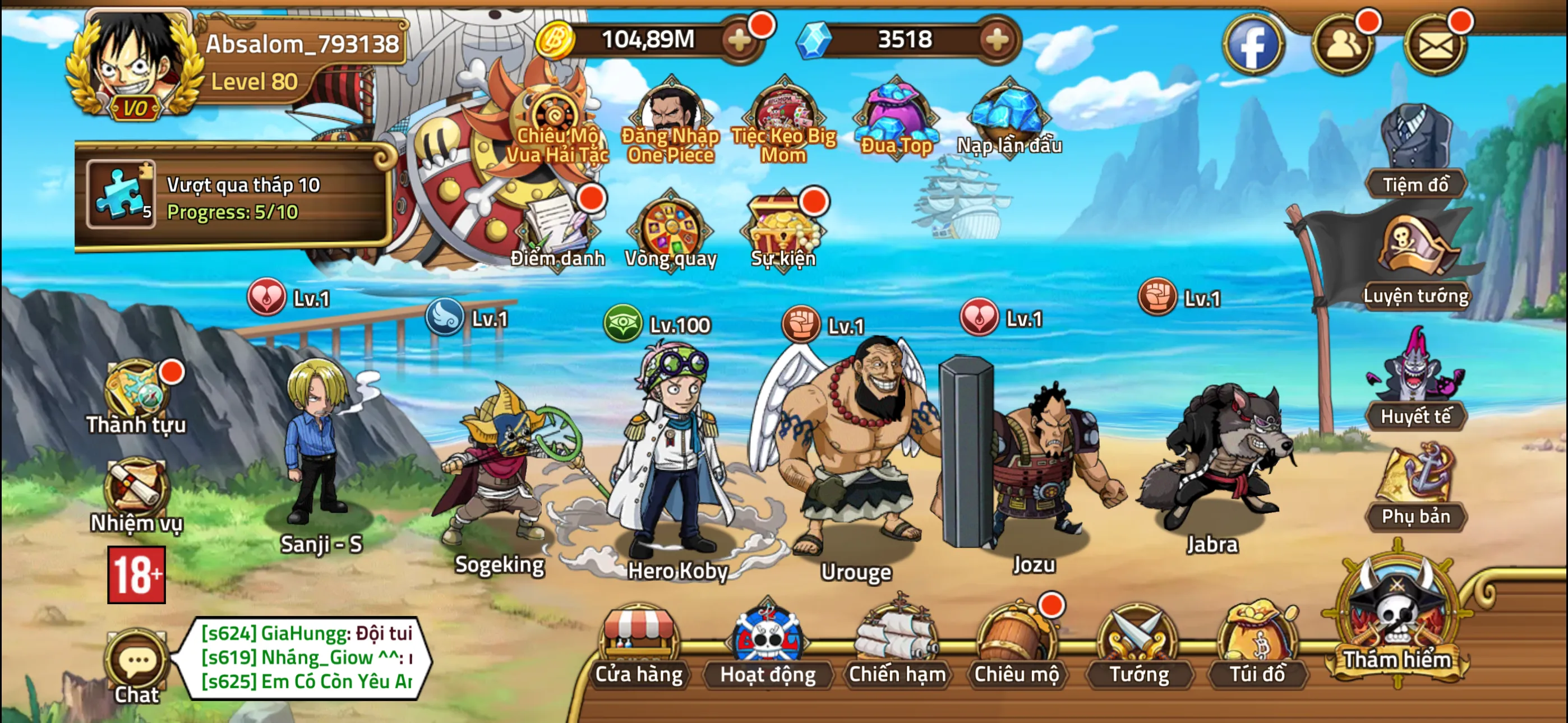Viewport: 1568px width, 723px height.
Task: Open the Tướng heroes menu
Action: tap(1138, 646)
